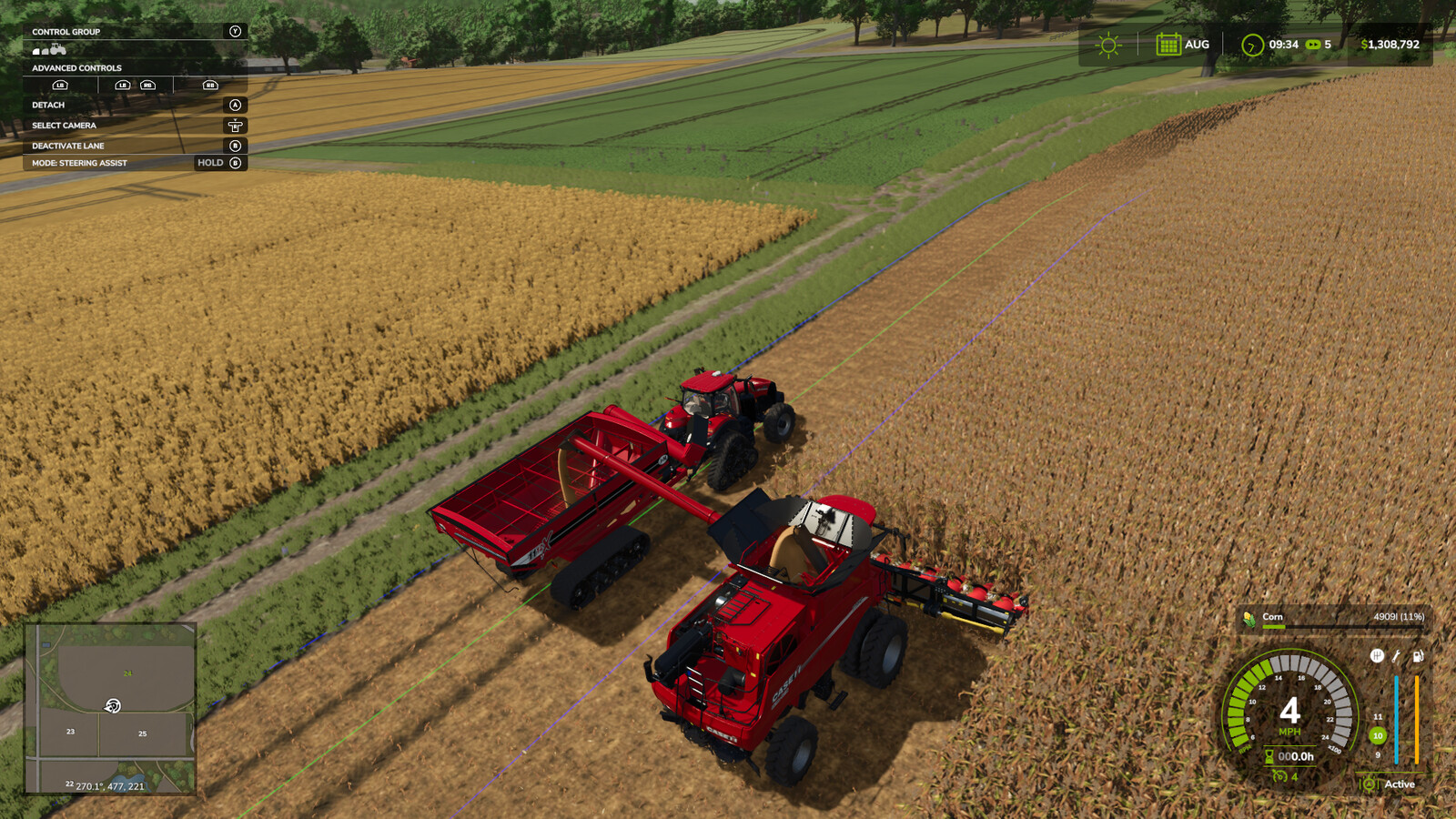Select the highlighted gear 10 indicator

[x=1378, y=735]
